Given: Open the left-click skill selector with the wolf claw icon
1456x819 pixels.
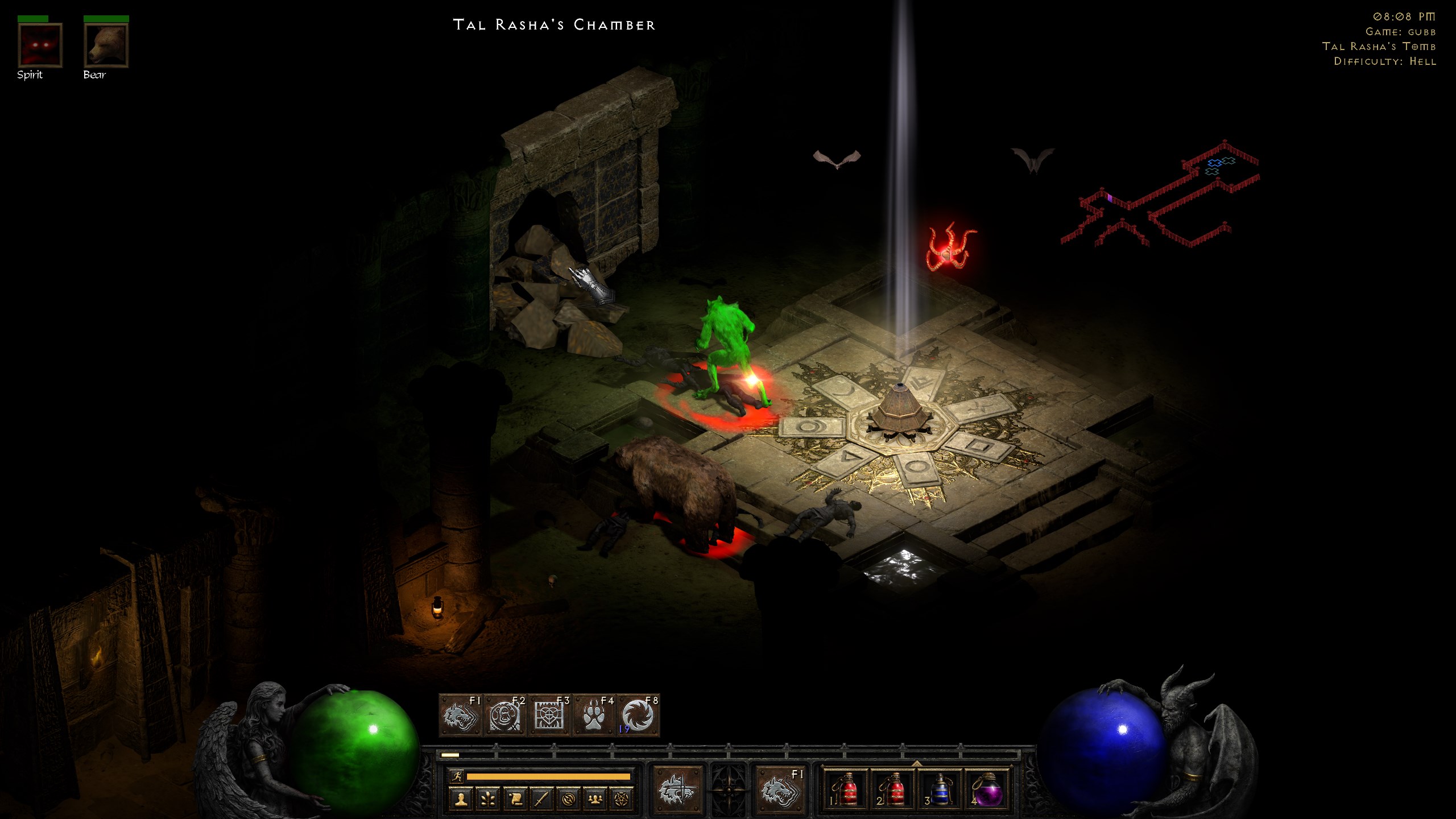Looking at the screenshot, I should [x=677, y=790].
